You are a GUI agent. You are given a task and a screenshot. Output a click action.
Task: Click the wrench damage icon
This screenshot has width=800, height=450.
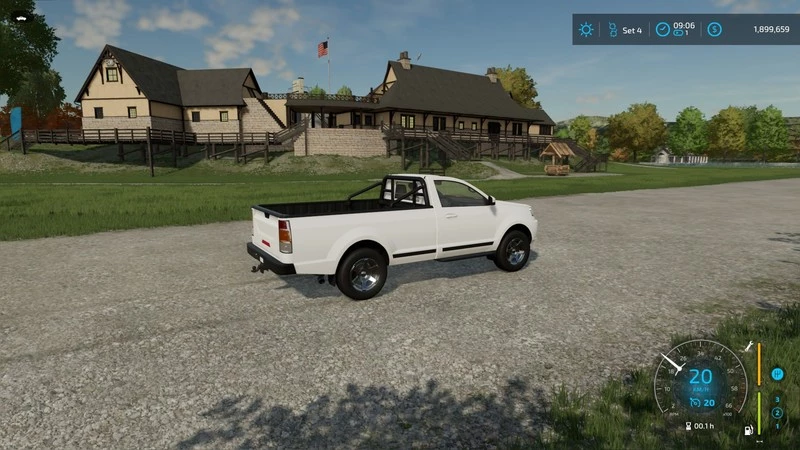(747, 345)
